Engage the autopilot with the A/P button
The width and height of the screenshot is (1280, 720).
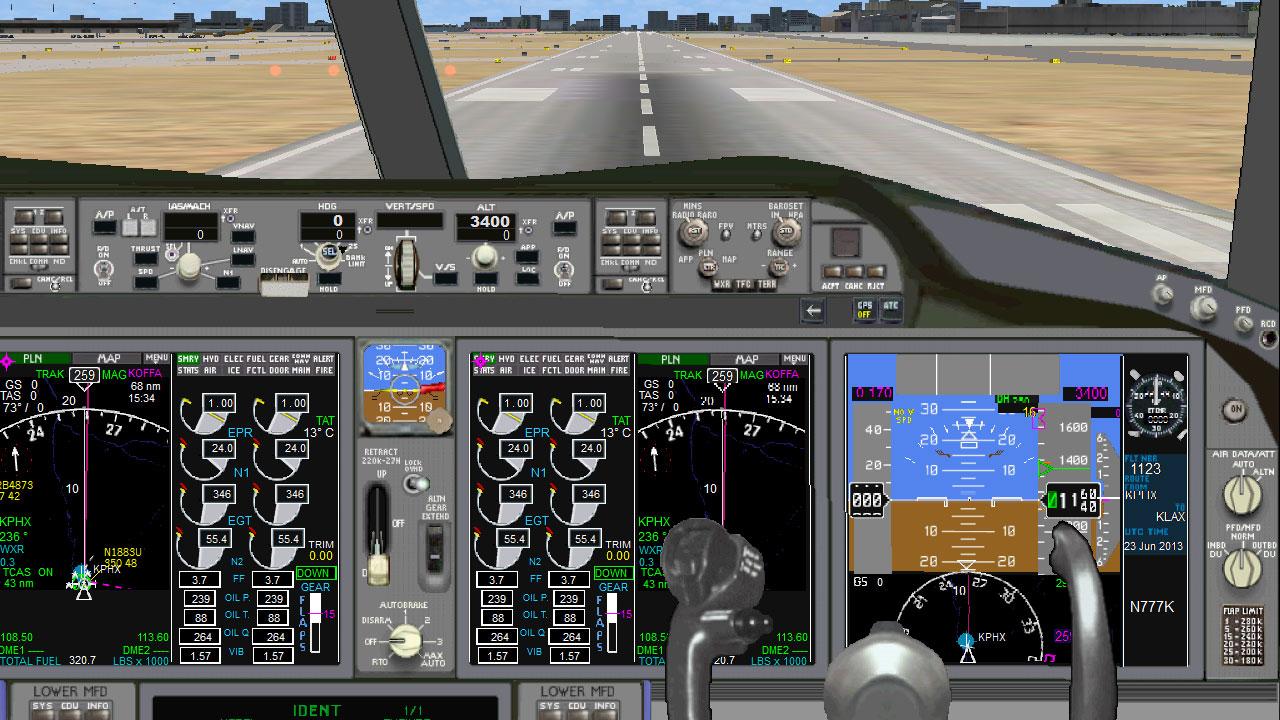pyautogui.click(x=104, y=226)
